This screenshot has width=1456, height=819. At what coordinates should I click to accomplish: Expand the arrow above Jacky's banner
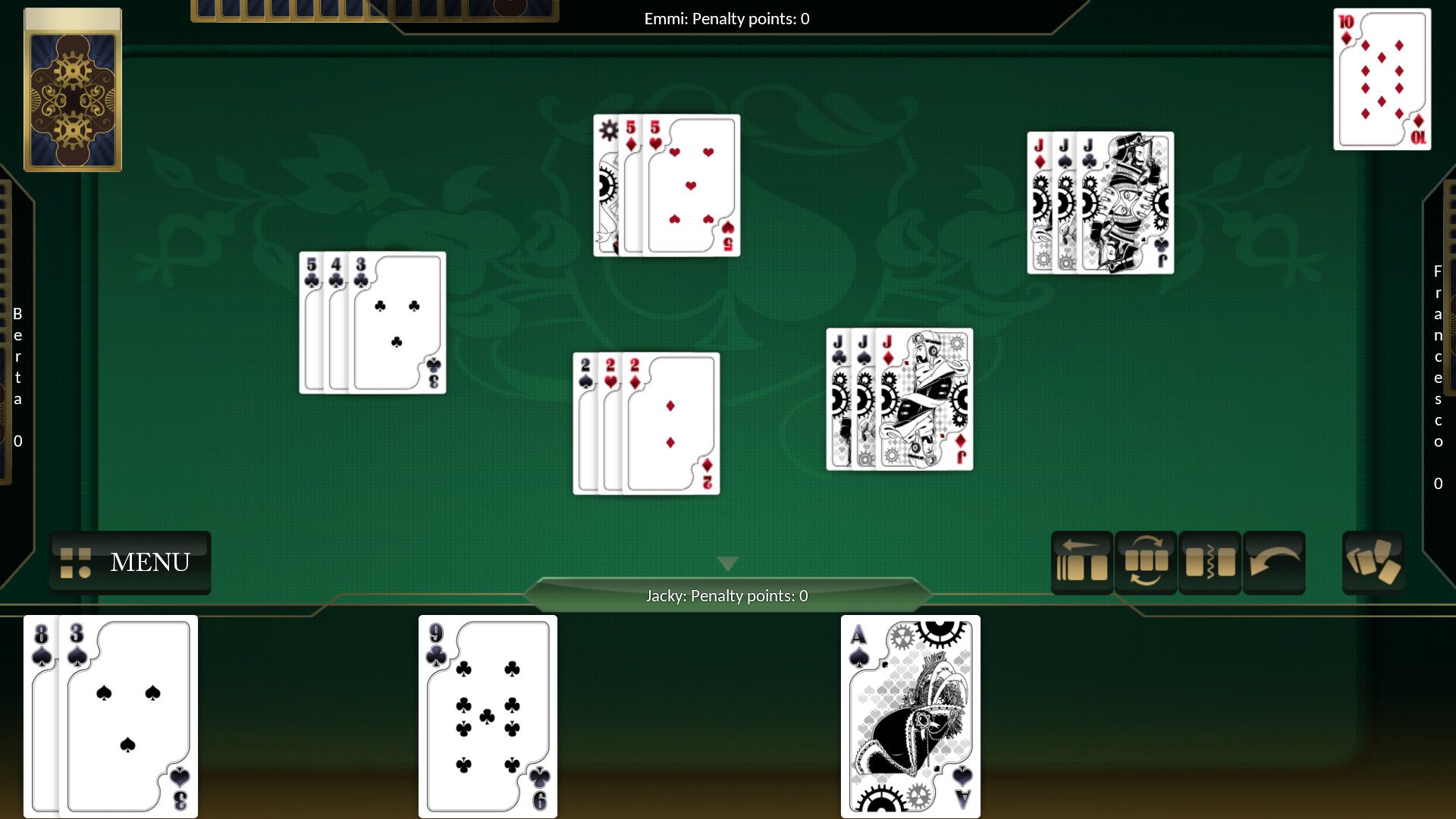[727, 563]
